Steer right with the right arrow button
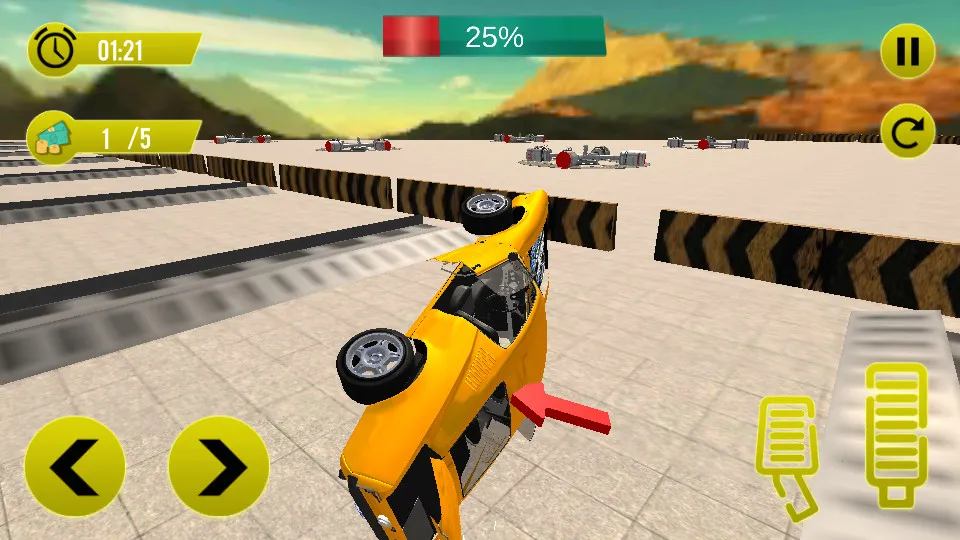 click(x=219, y=467)
